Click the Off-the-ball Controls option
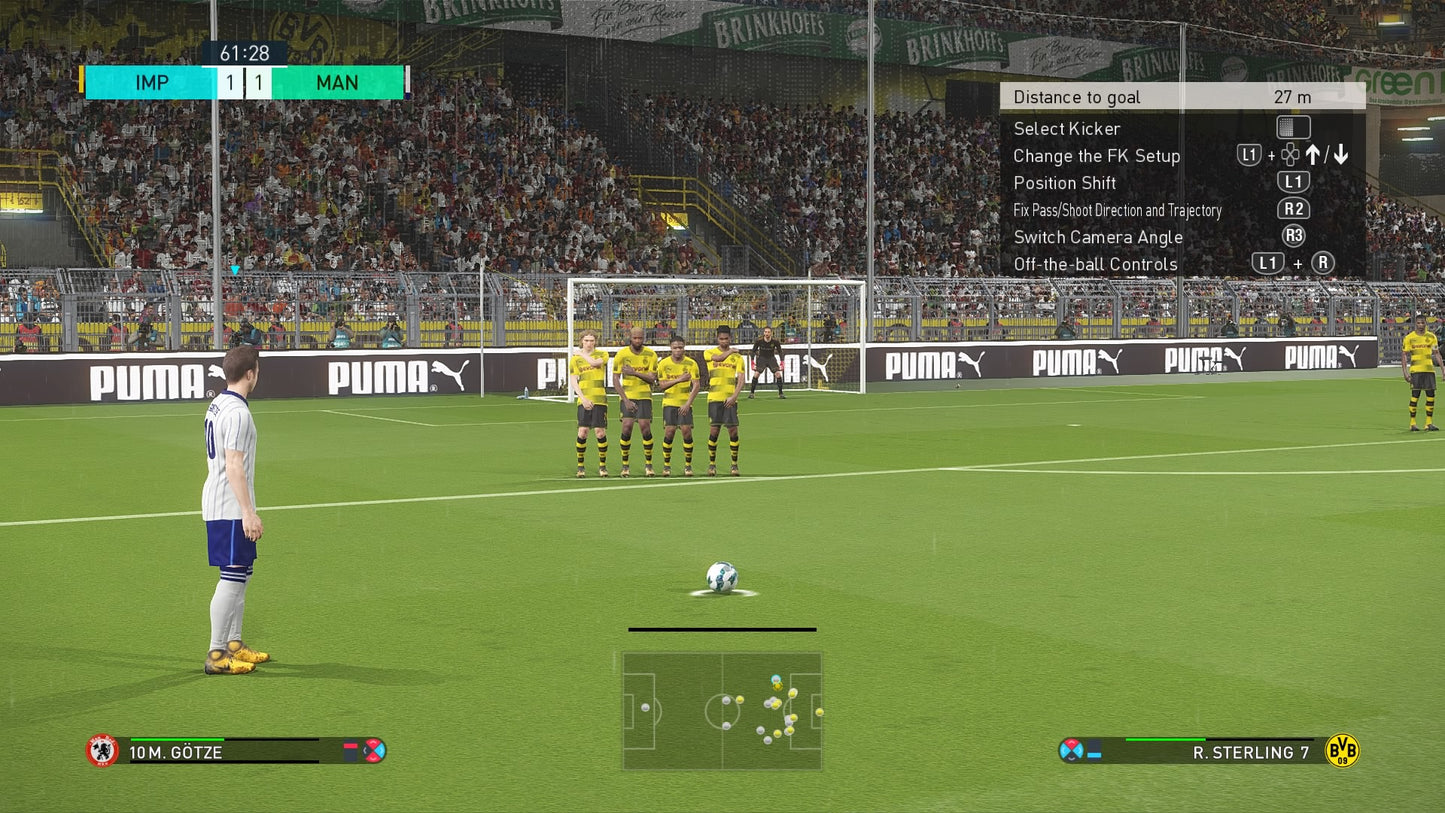The width and height of the screenshot is (1445, 813). point(1093,263)
